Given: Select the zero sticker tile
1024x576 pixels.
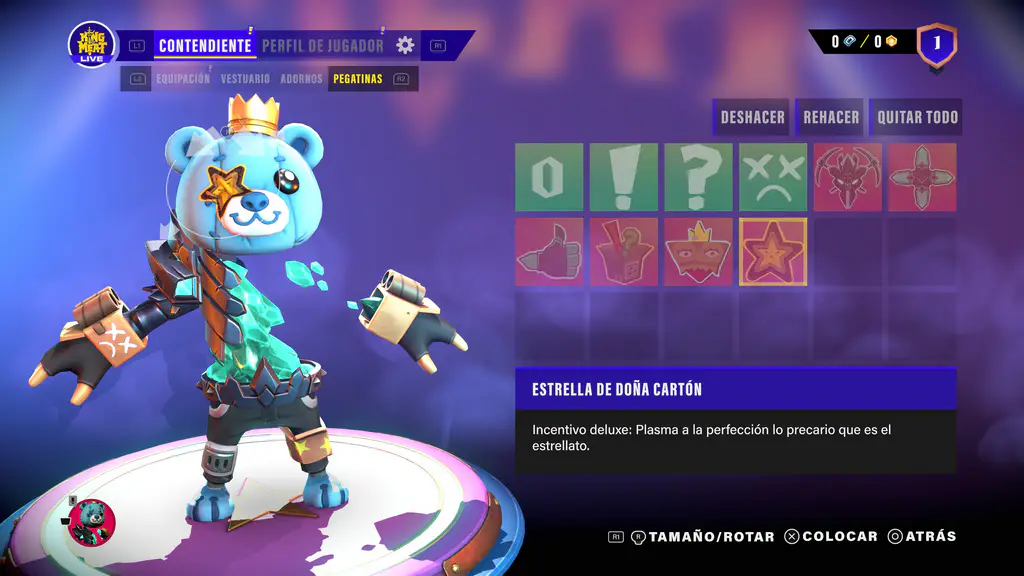Looking at the screenshot, I should tap(549, 177).
